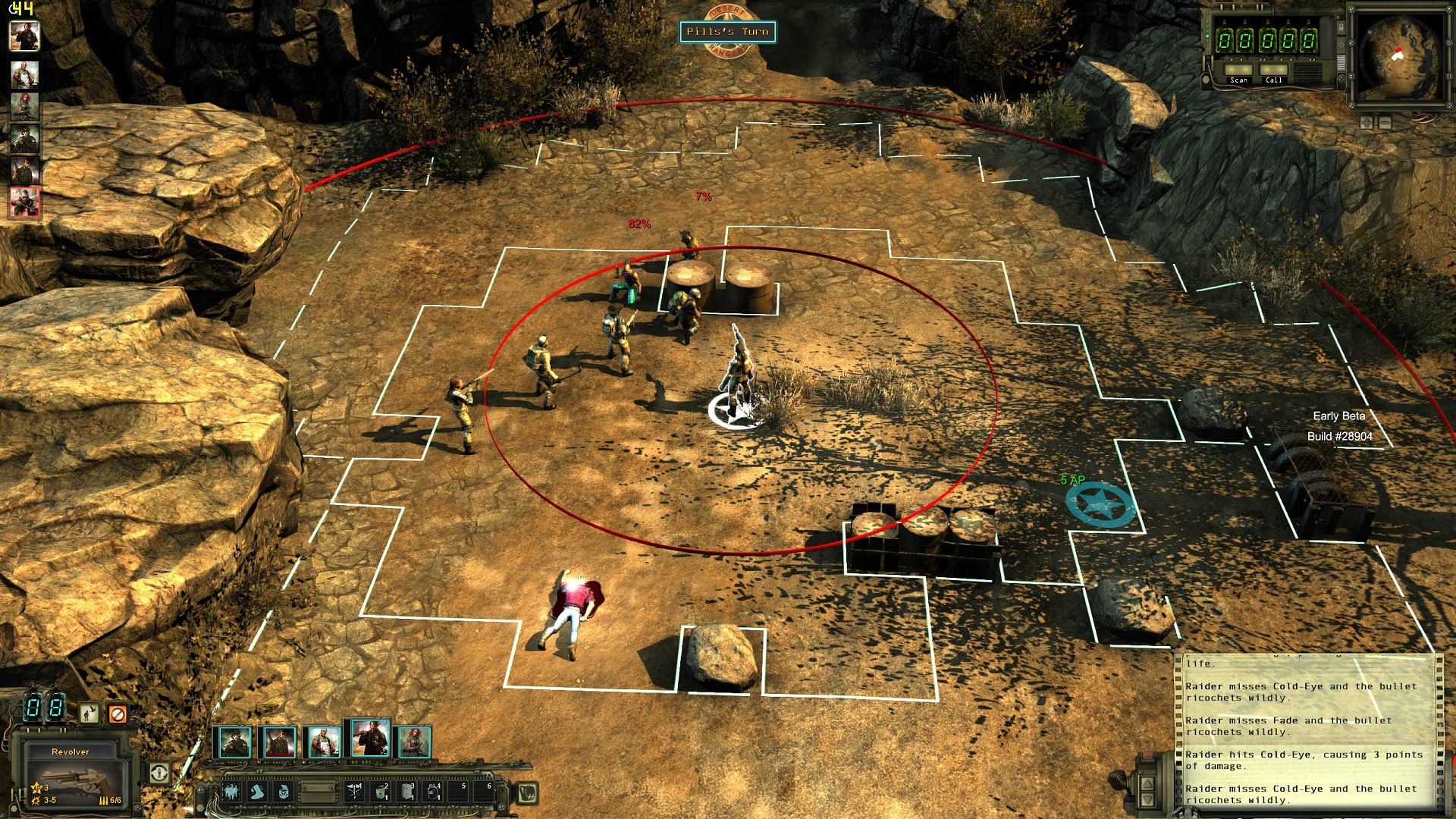Click the top portrait in turn order
This screenshot has width=1456, height=819.
24,36
